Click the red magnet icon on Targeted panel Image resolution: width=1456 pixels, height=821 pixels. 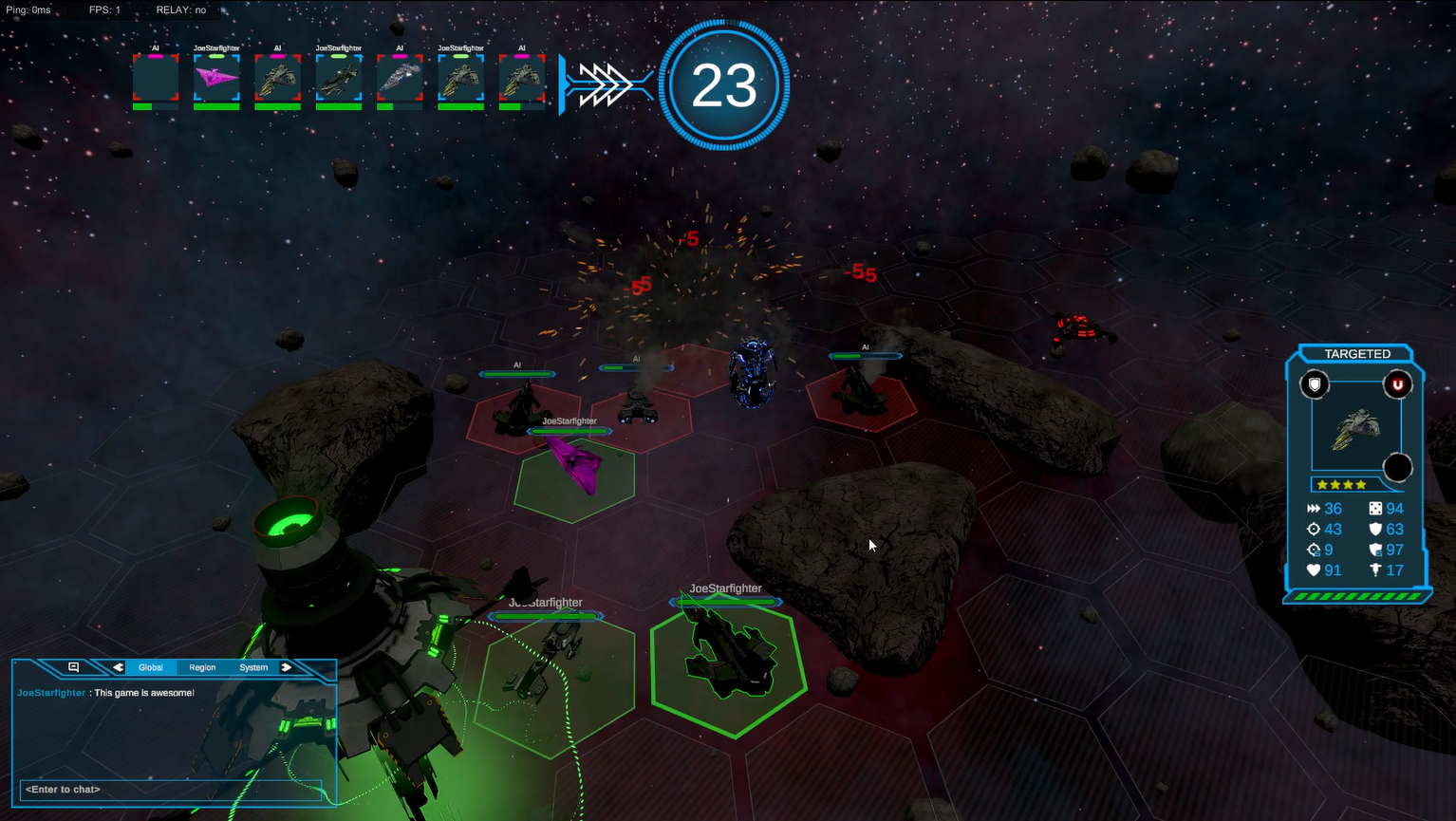[x=1397, y=384]
